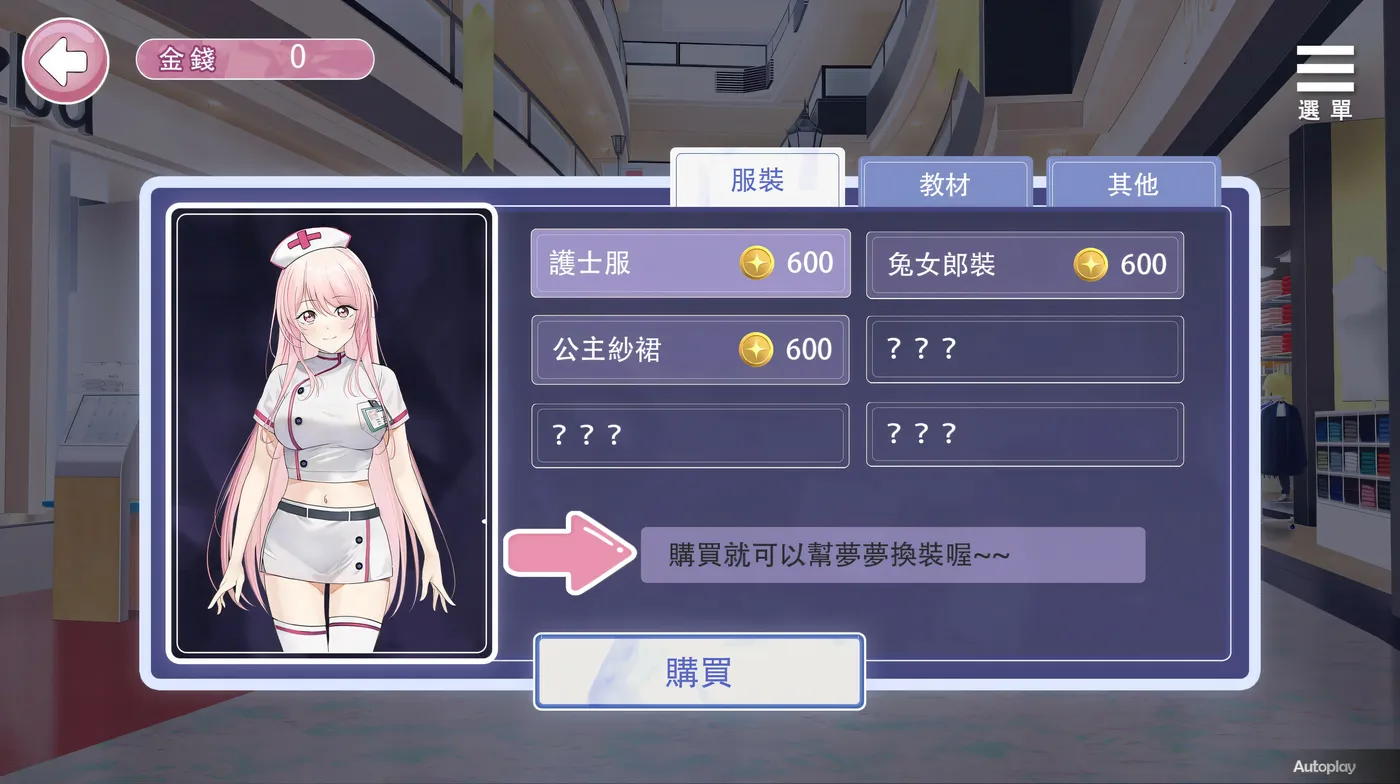
Task: Click the character portrait of Mengmeng
Action: click(333, 432)
